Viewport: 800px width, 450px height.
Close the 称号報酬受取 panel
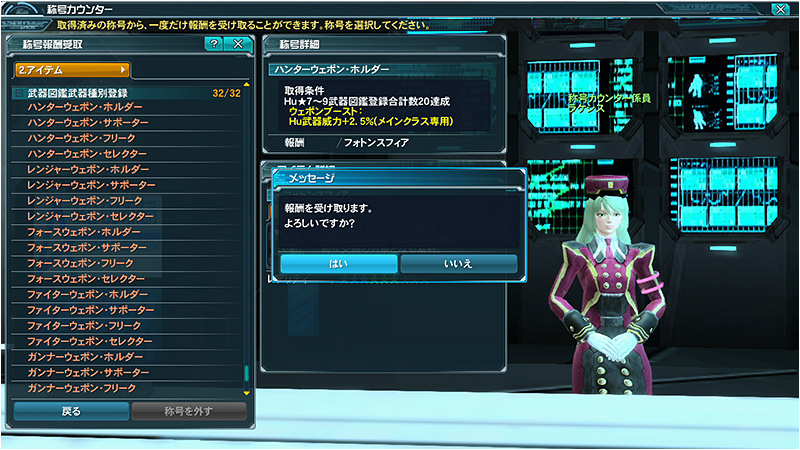tap(238, 44)
